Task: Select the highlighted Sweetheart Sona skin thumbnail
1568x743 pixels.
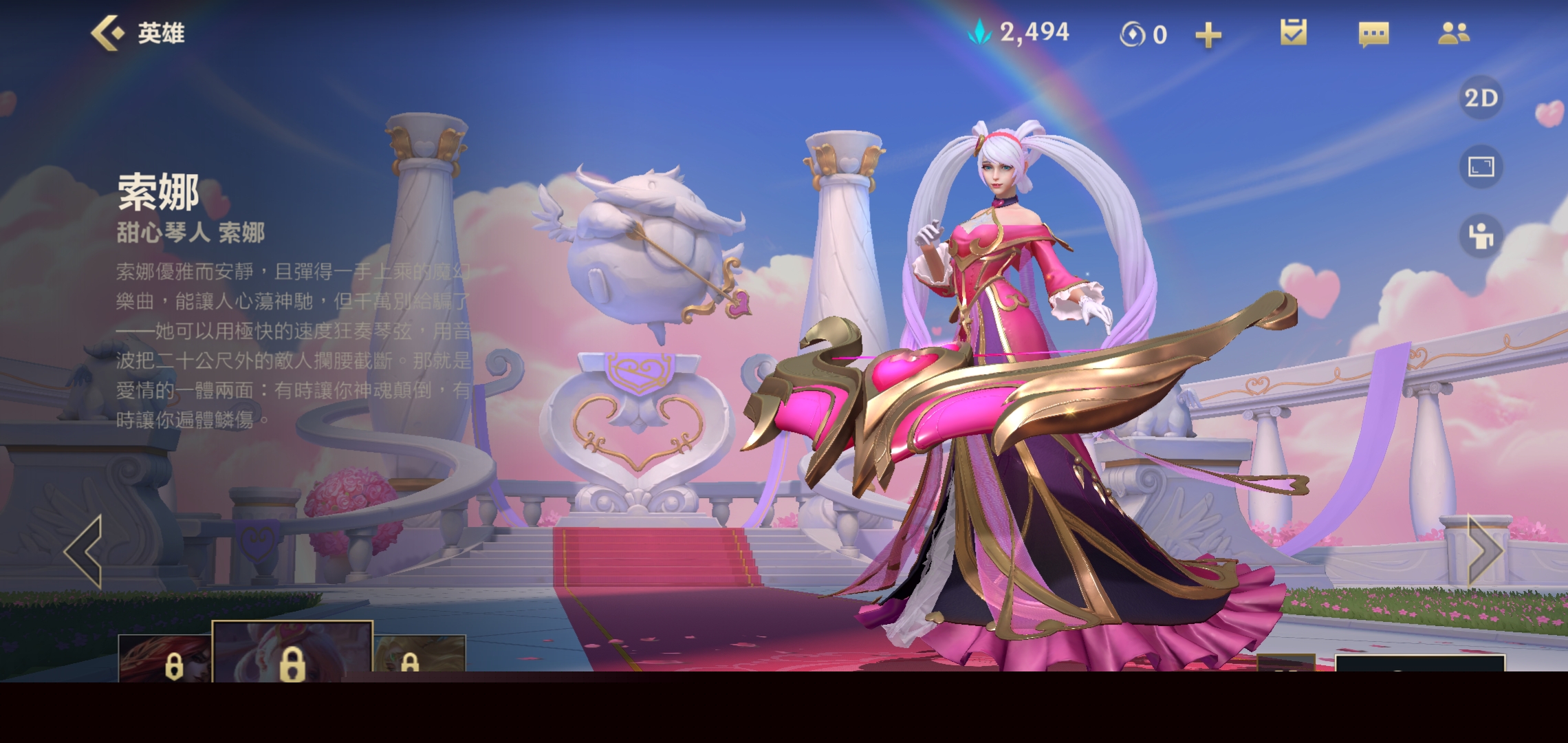Action: coord(292,652)
